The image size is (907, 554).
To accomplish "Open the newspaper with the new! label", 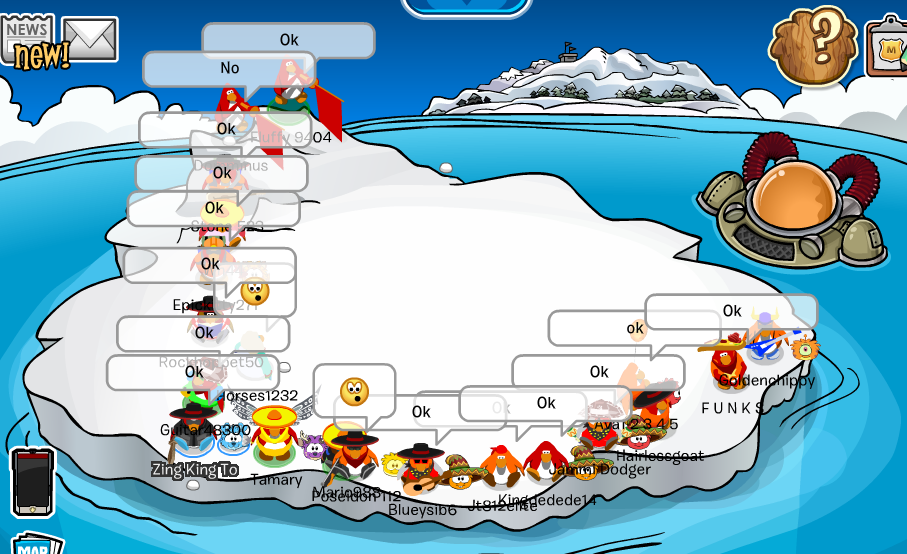I will tap(28, 40).
